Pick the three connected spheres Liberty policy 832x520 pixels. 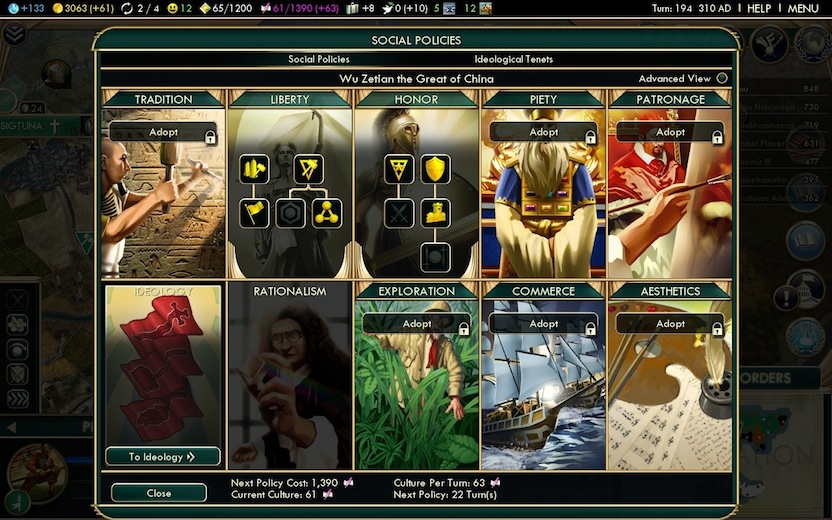click(326, 212)
